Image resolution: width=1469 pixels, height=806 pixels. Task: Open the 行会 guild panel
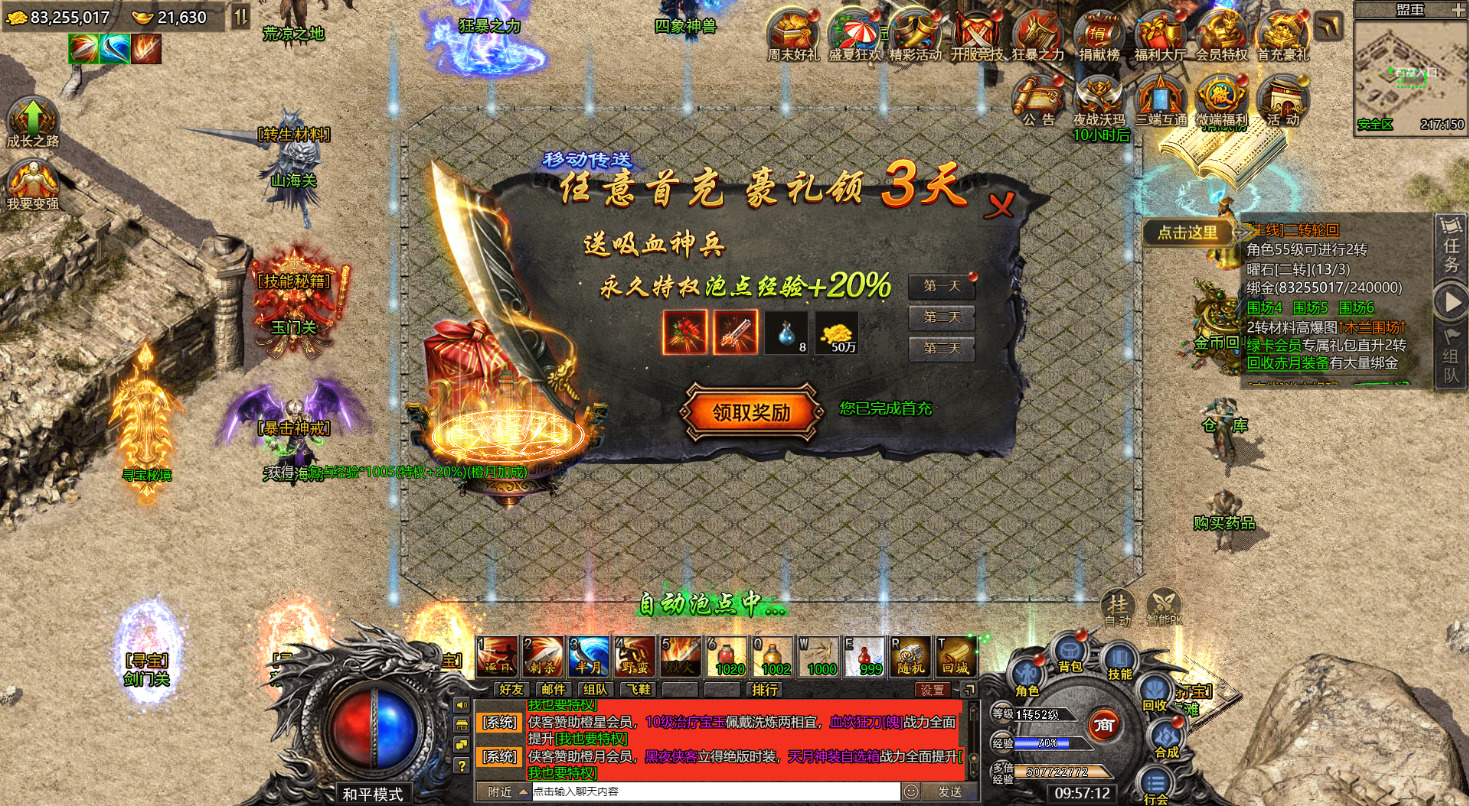point(1156,785)
